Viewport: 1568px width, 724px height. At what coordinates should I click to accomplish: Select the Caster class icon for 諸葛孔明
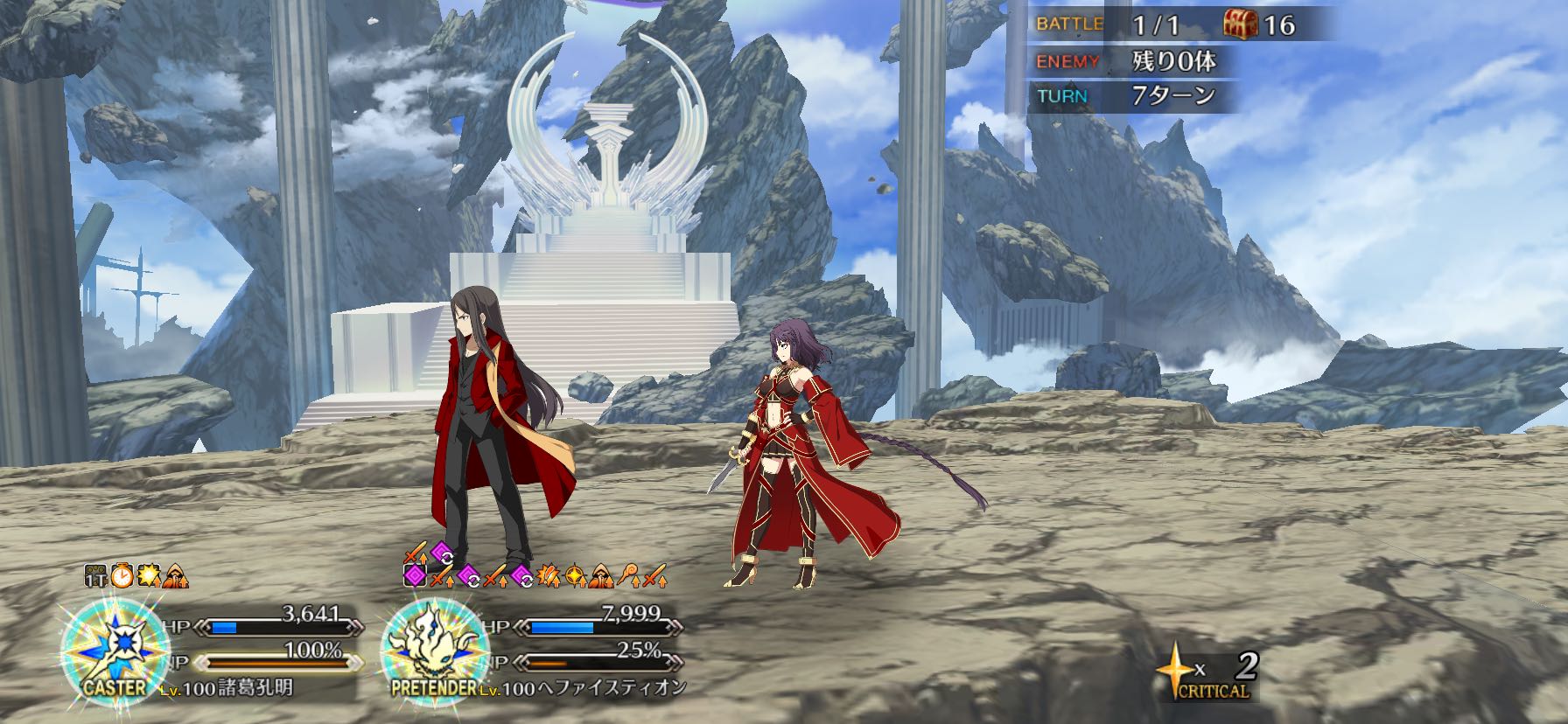click(116, 649)
